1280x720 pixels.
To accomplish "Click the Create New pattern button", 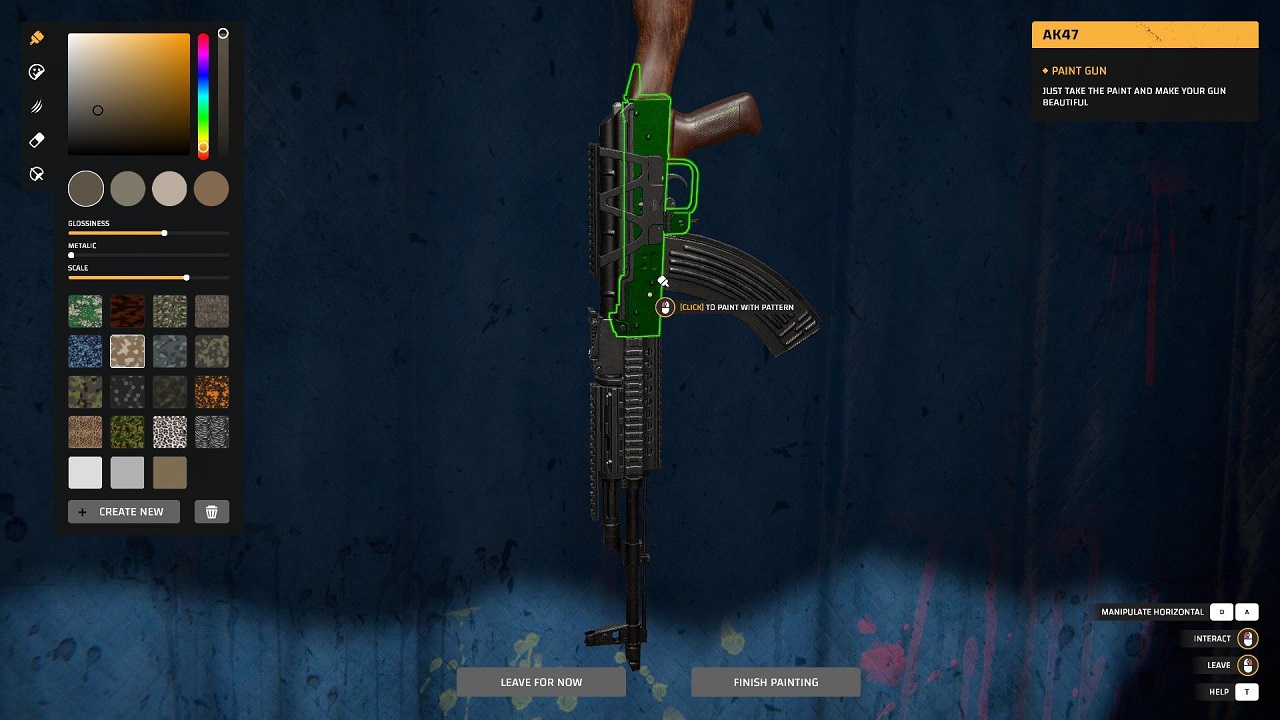I will tap(123, 511).
